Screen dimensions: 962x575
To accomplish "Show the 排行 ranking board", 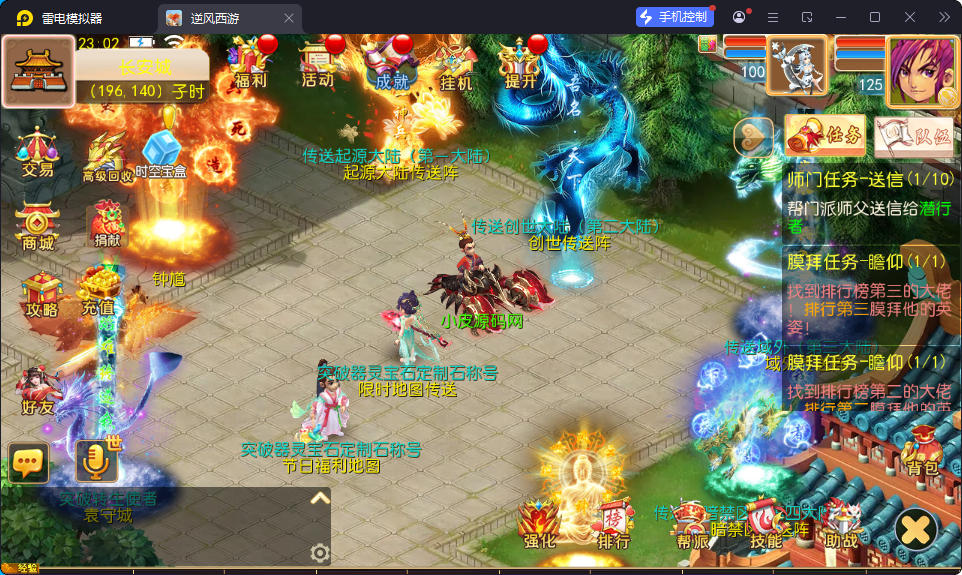I will 613,525.
